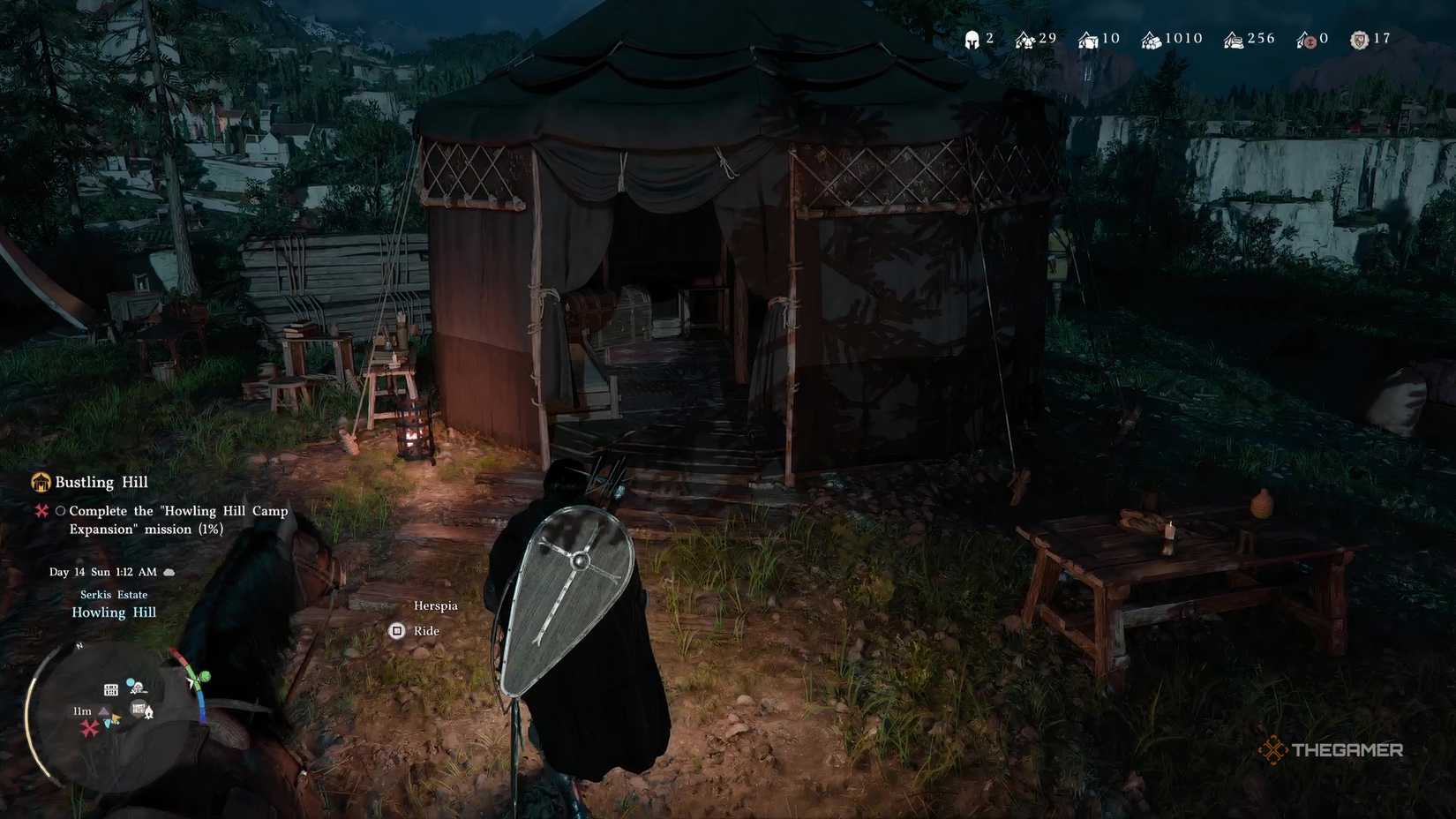Screen dimensions: 1456x819
Task: Click the tent capacity icon showing 10
Action: [1086, 39]
